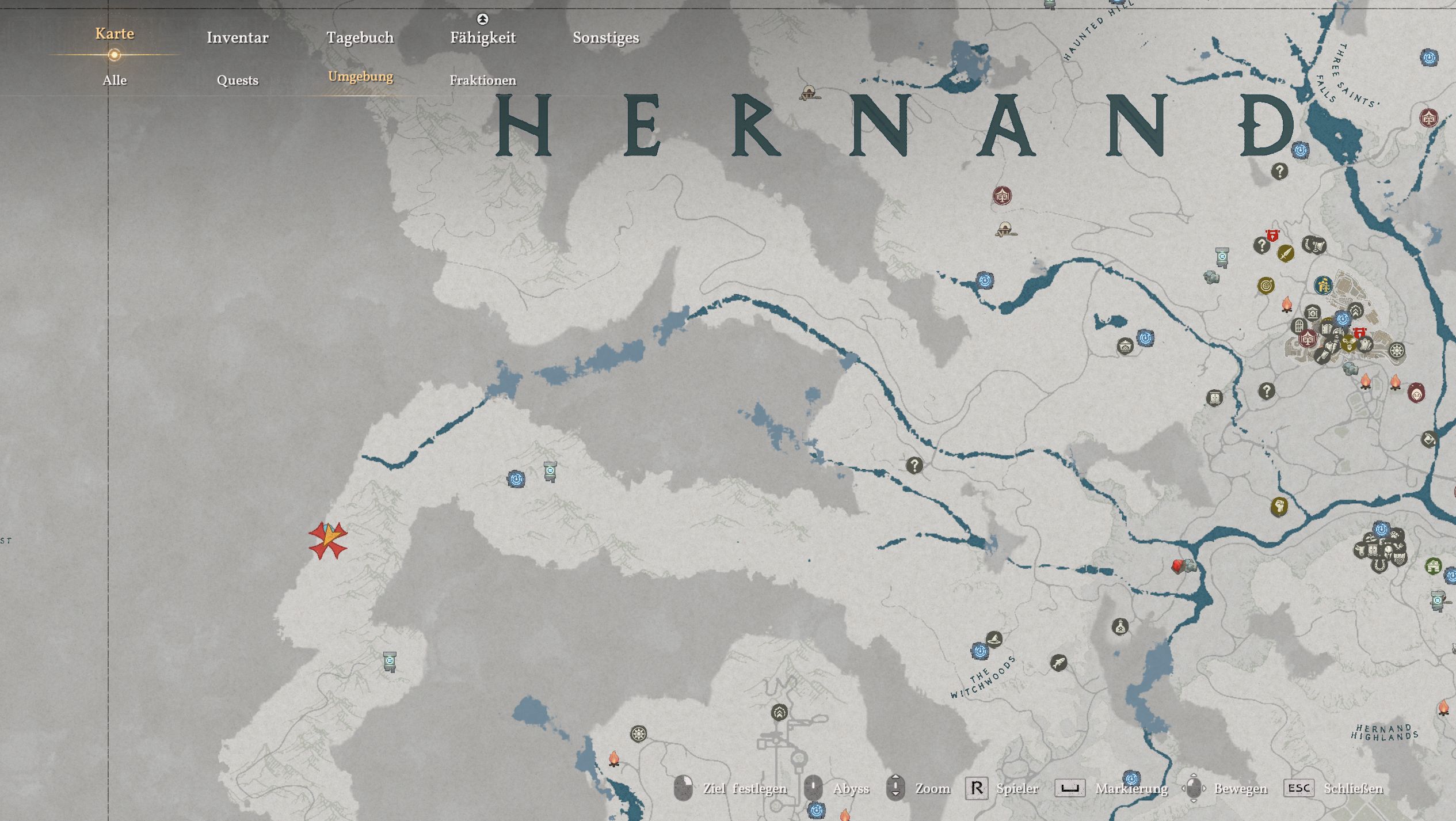Click the green house map marker
Viewport: 1456px width, 821px height.
[1433, 565]
